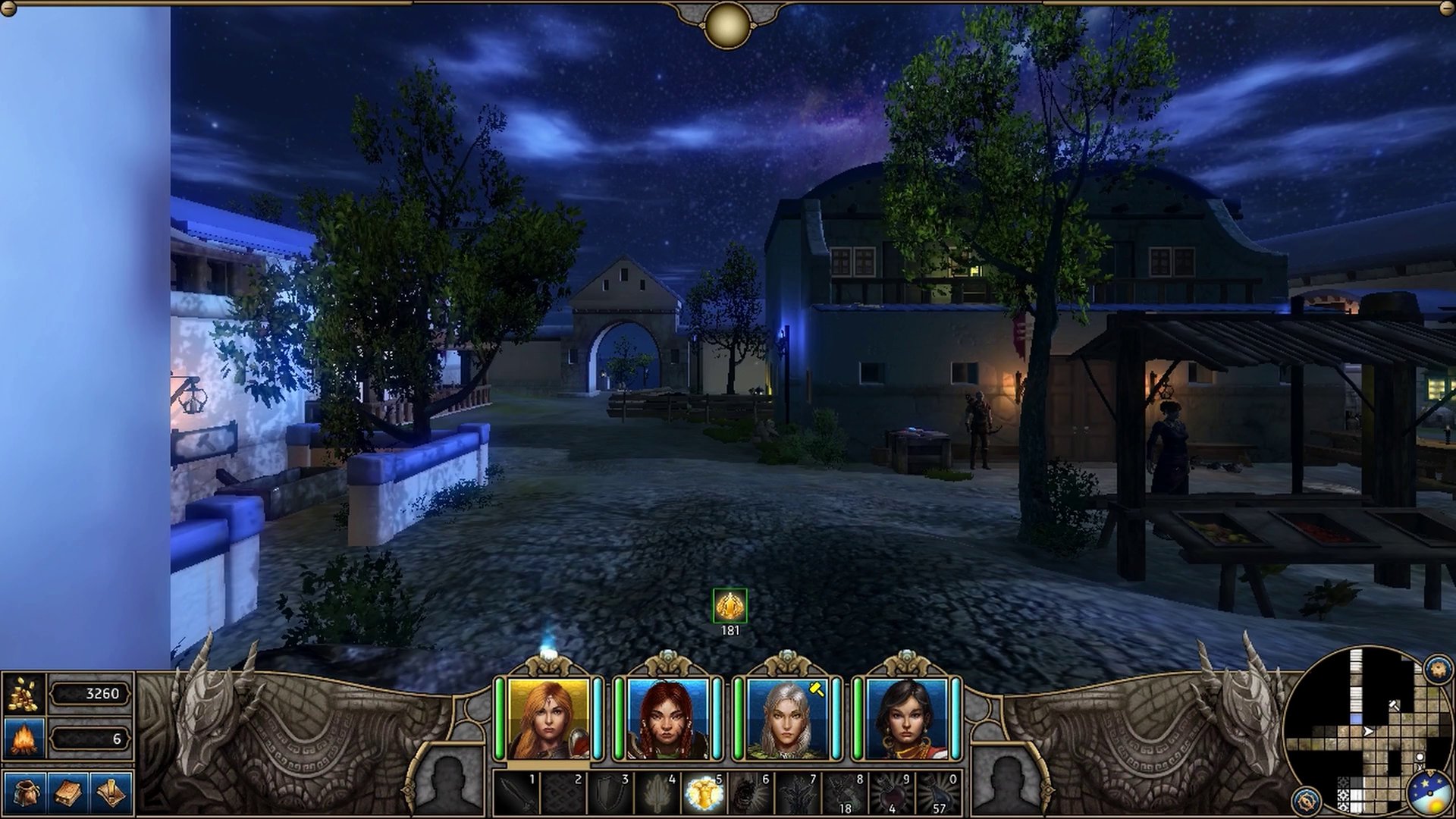Activate the shield ability in slot 3

(x=610, y=795)
